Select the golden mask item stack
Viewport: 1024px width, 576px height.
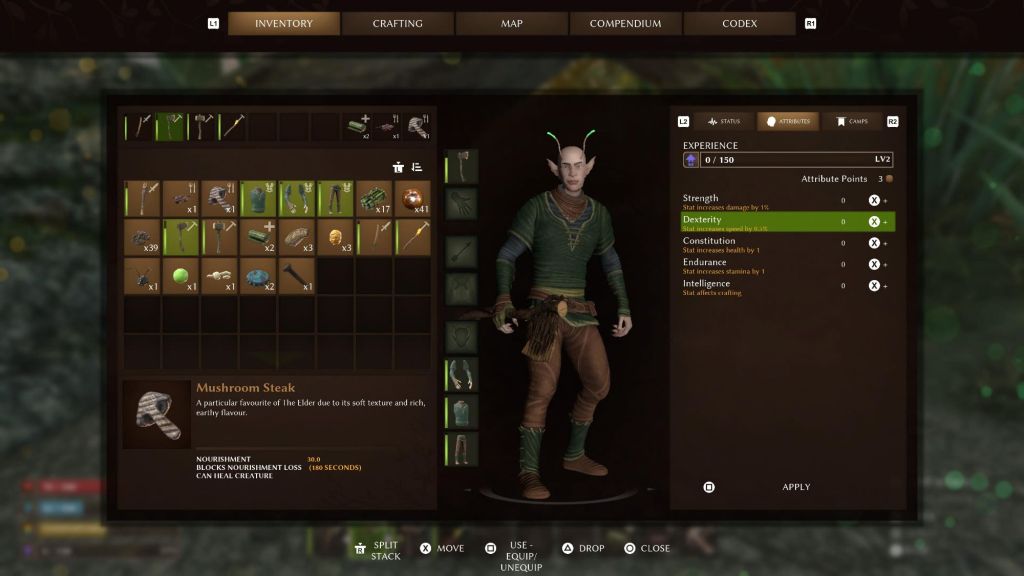pos(335,237)
